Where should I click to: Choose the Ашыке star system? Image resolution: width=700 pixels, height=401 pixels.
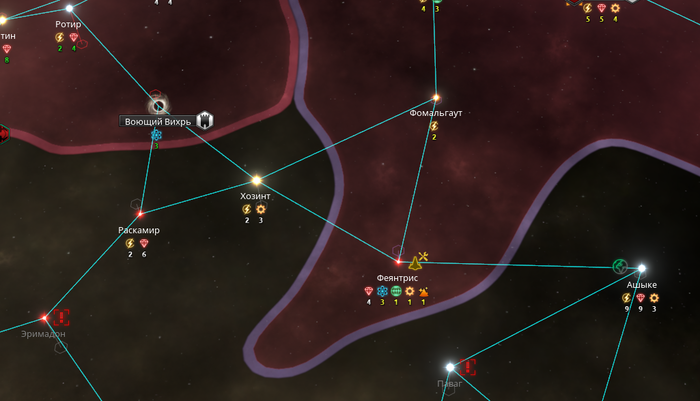[641, 268]
